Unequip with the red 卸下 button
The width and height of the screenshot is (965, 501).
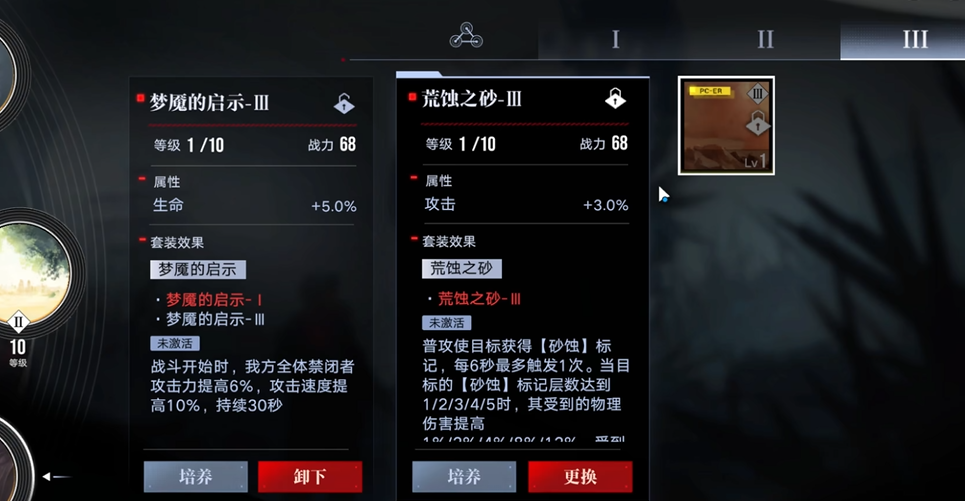pyautogui.click(x=310, y=477)
